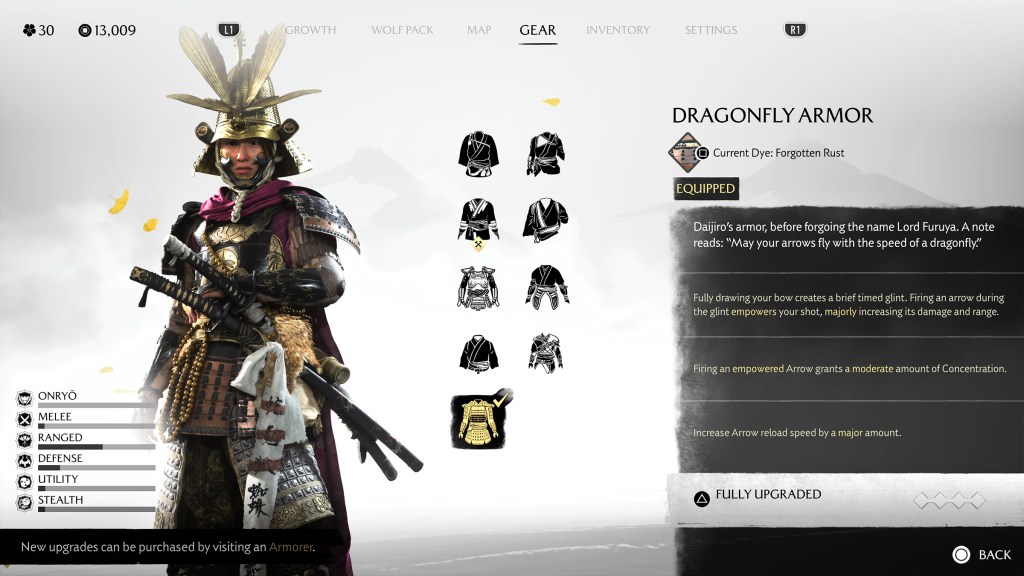Image resolution: width=1024 pixels, height=576 pixels.
Task: Click the Back button
Action: pos(982,555)
